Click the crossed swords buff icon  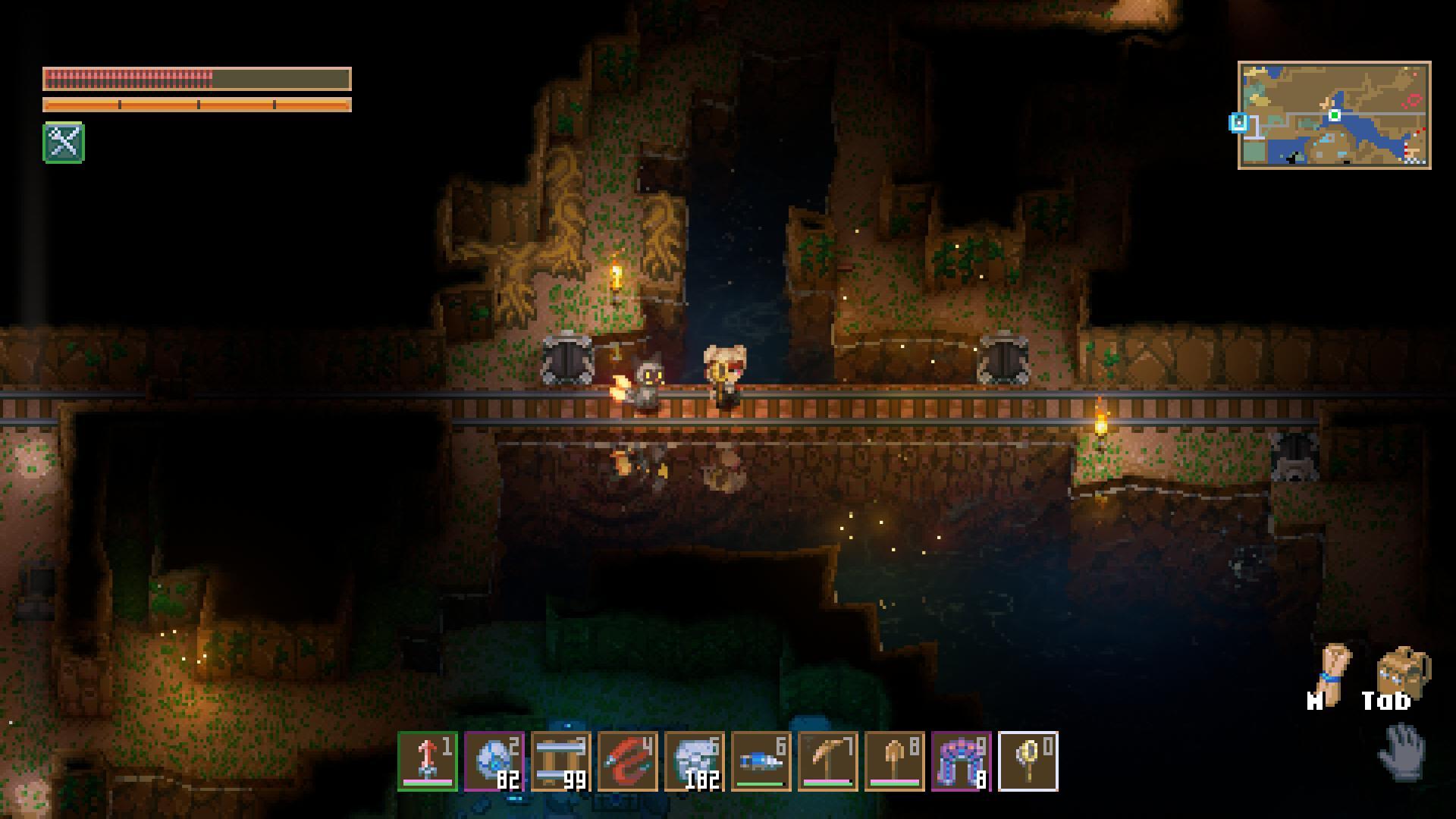pos(64,142)
